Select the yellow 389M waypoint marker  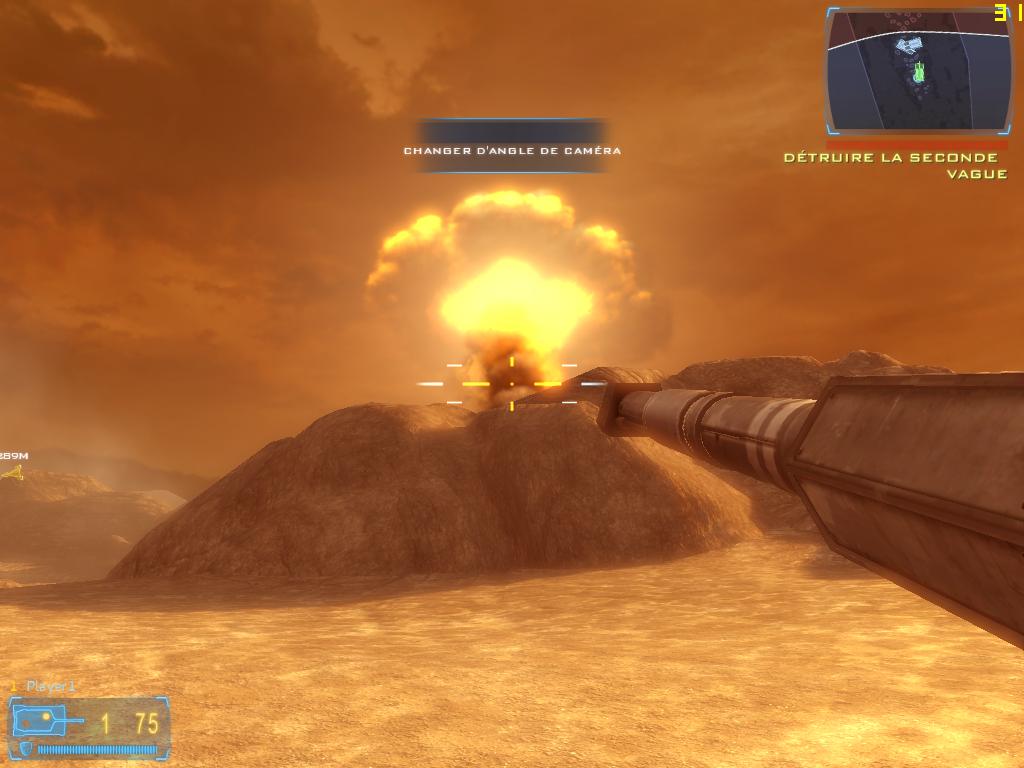pos(13,473)
